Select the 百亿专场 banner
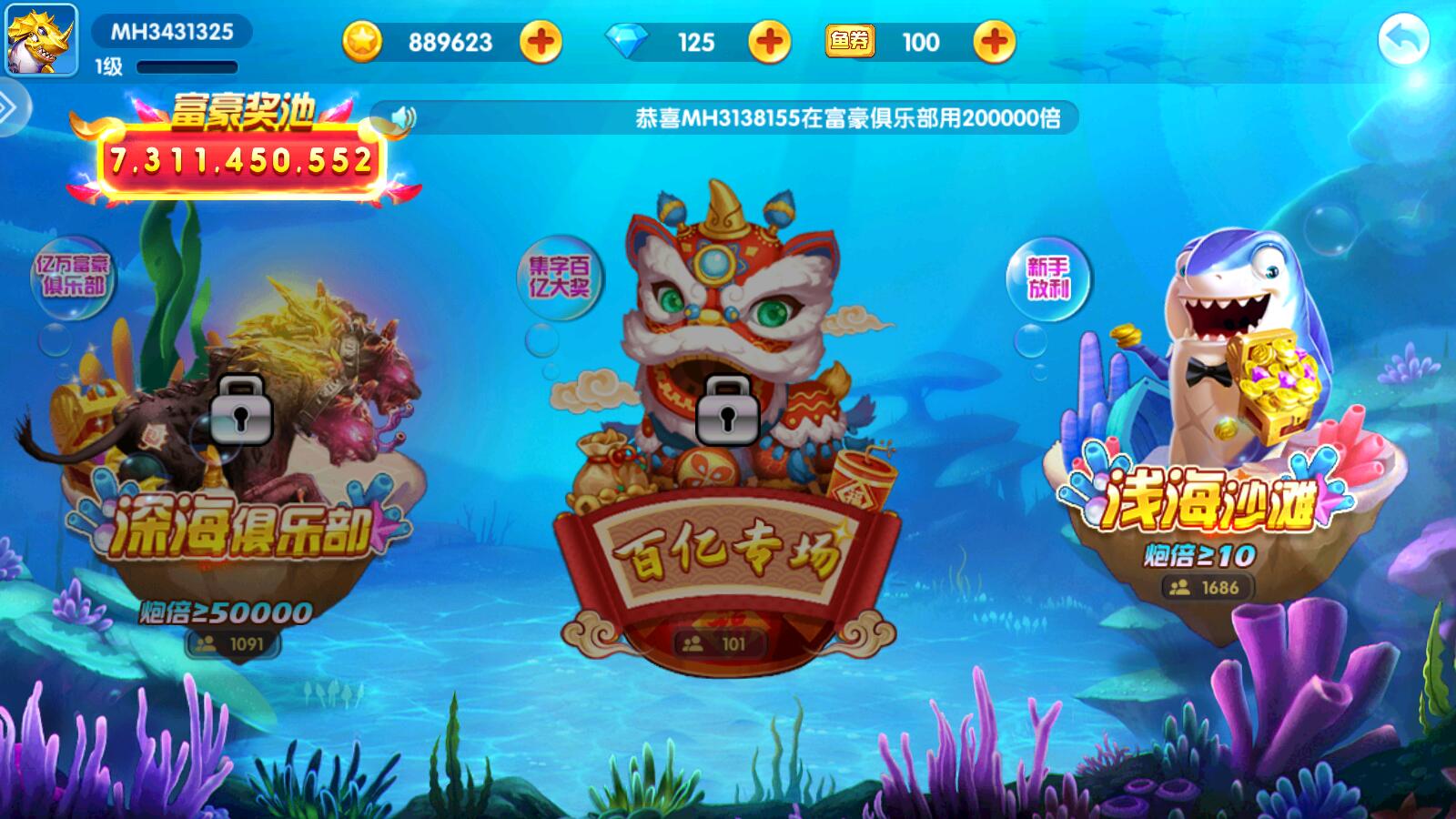Screen dimensions: 1456x819 click(728, 551)
